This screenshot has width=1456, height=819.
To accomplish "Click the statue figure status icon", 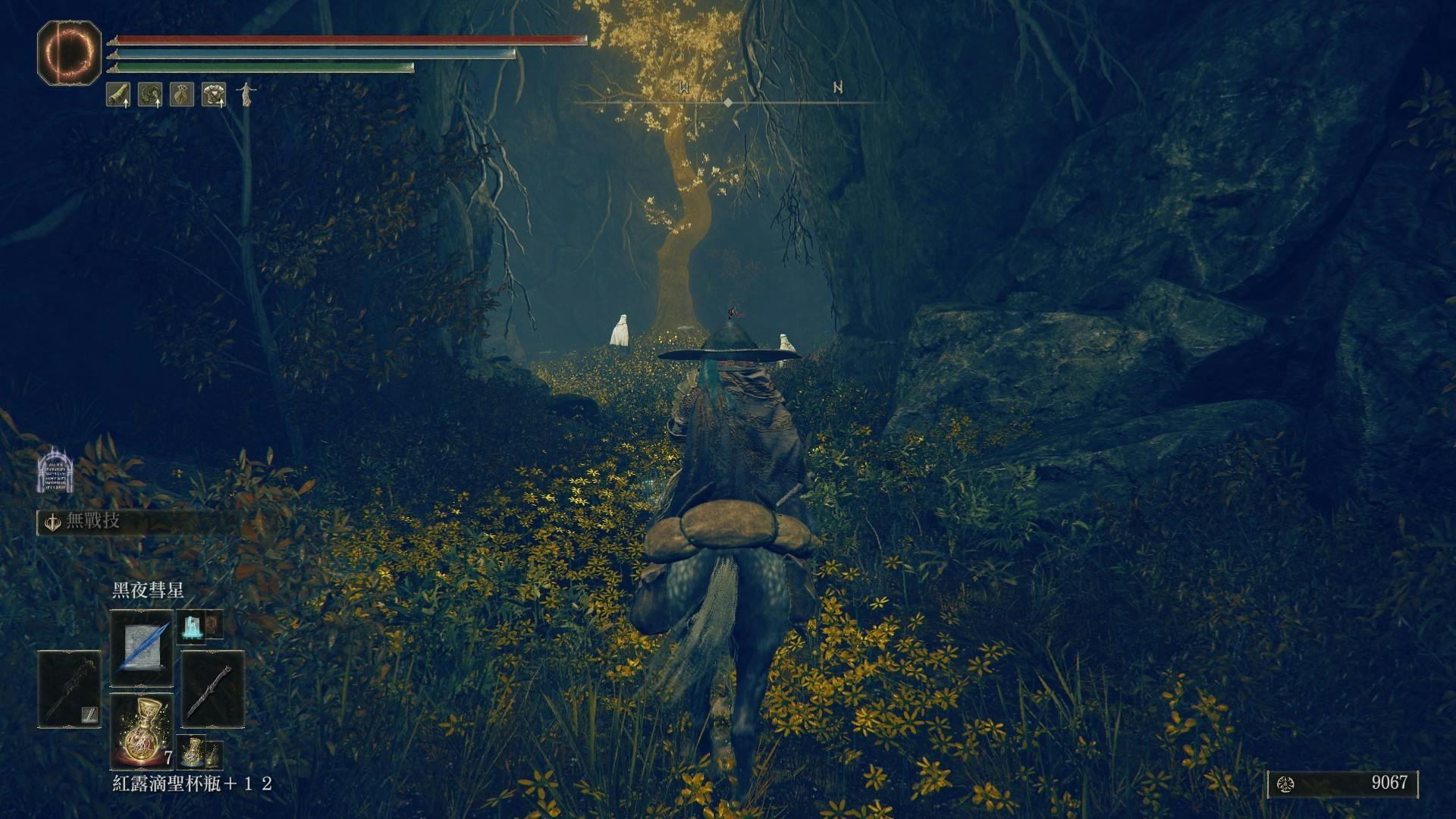I will click(246, 94).
